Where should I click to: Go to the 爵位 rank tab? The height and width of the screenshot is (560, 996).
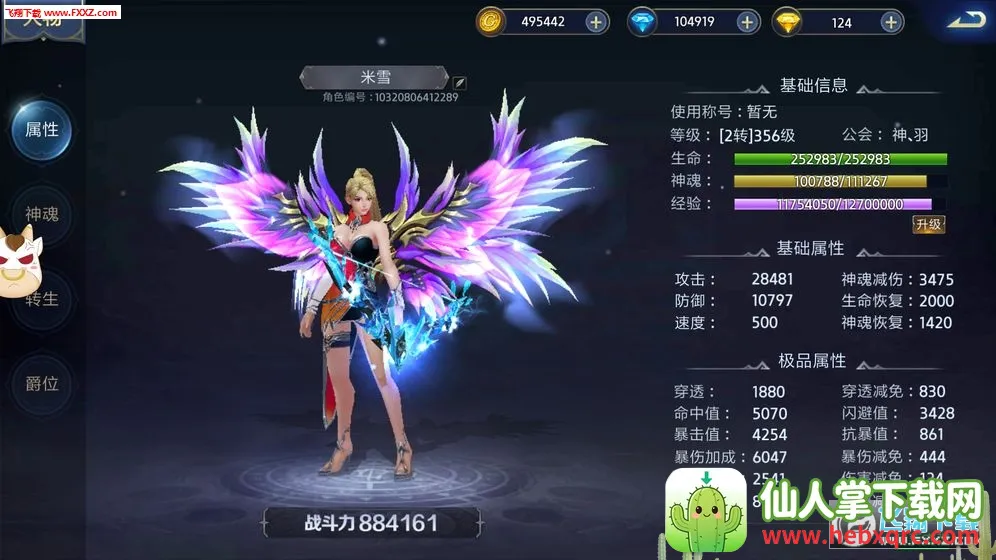(42, 383)
